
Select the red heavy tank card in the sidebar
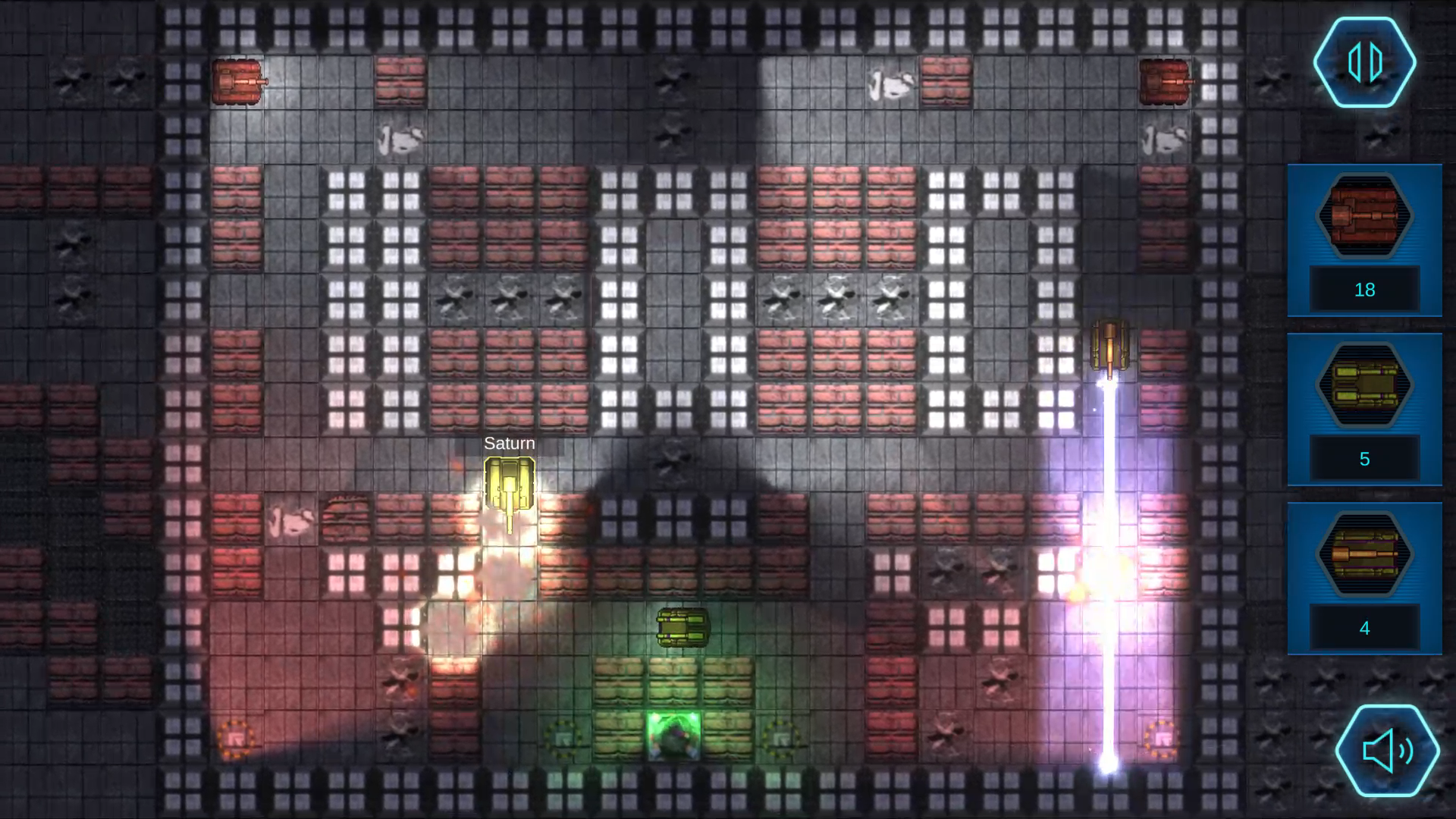[x=1364, y=221]
